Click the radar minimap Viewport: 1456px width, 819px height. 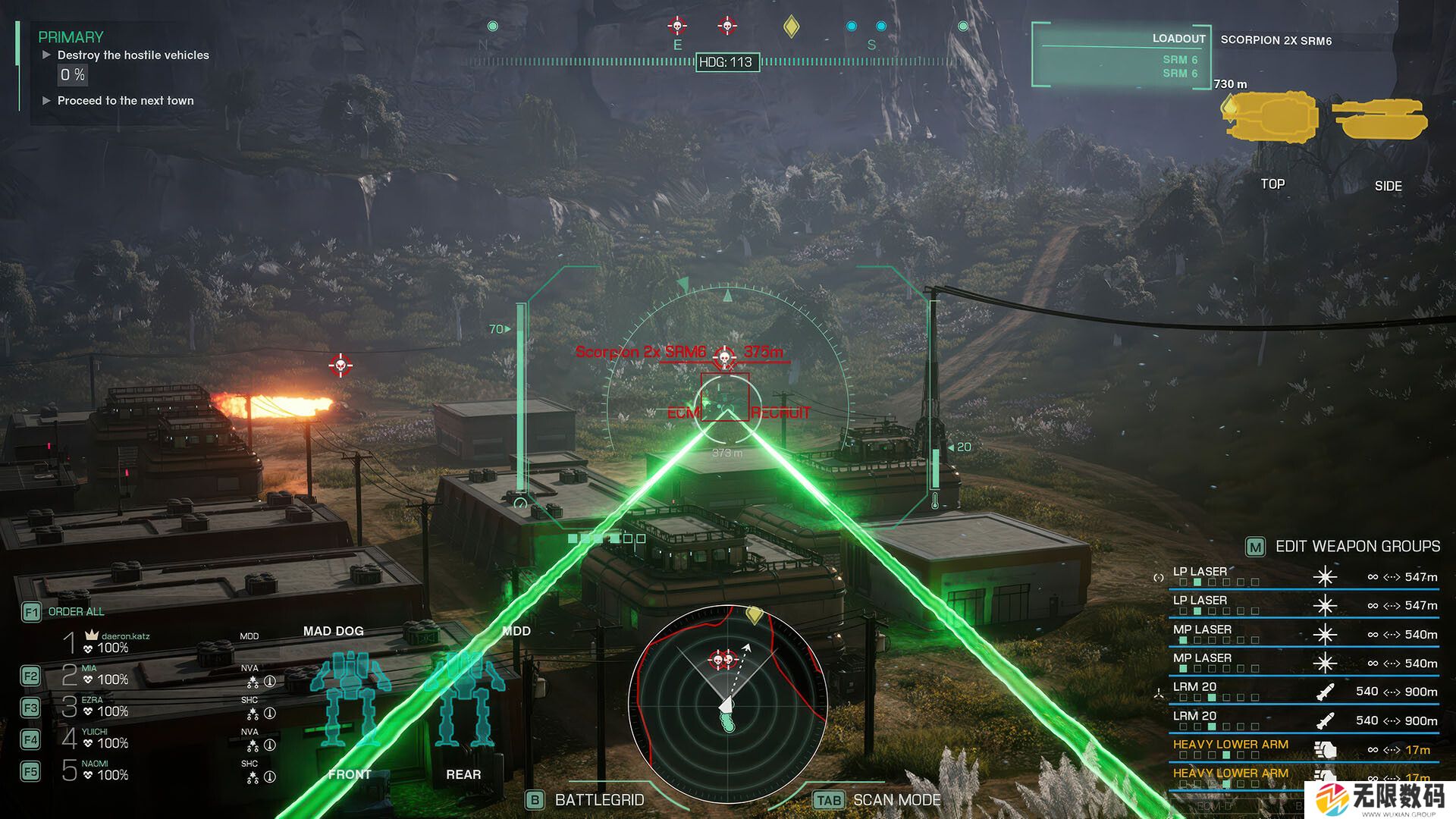pyautogui.click(x=726, y=703)
